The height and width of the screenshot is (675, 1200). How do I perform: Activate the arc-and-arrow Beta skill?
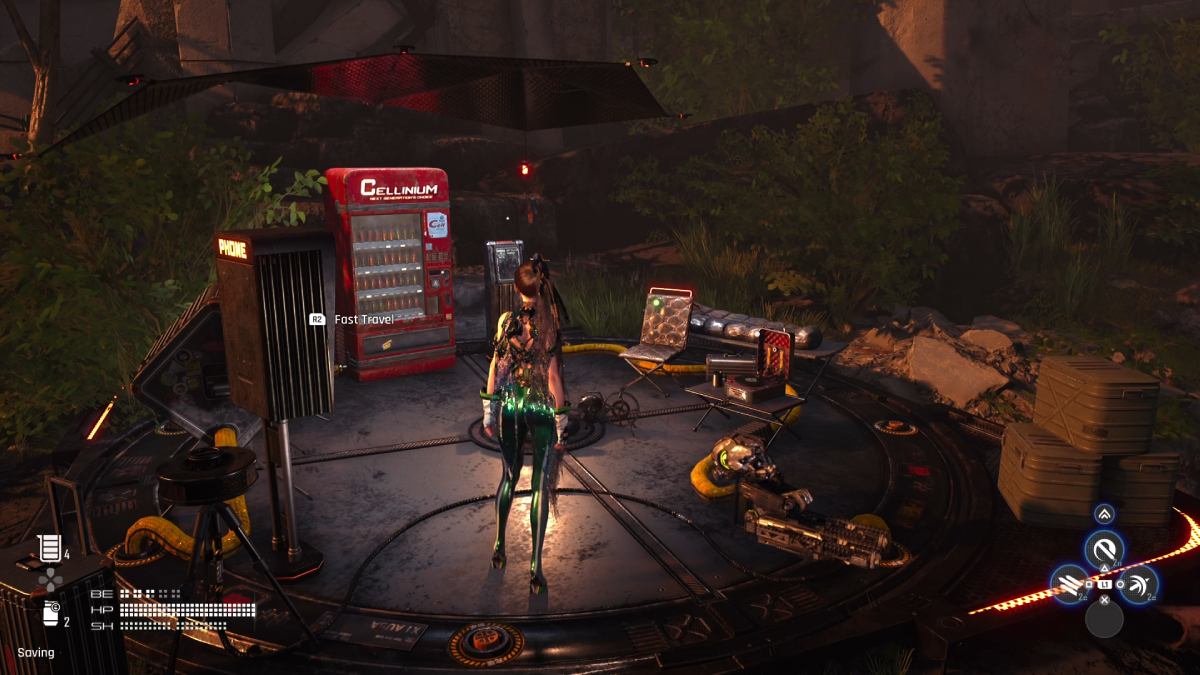coord(1139,584)
